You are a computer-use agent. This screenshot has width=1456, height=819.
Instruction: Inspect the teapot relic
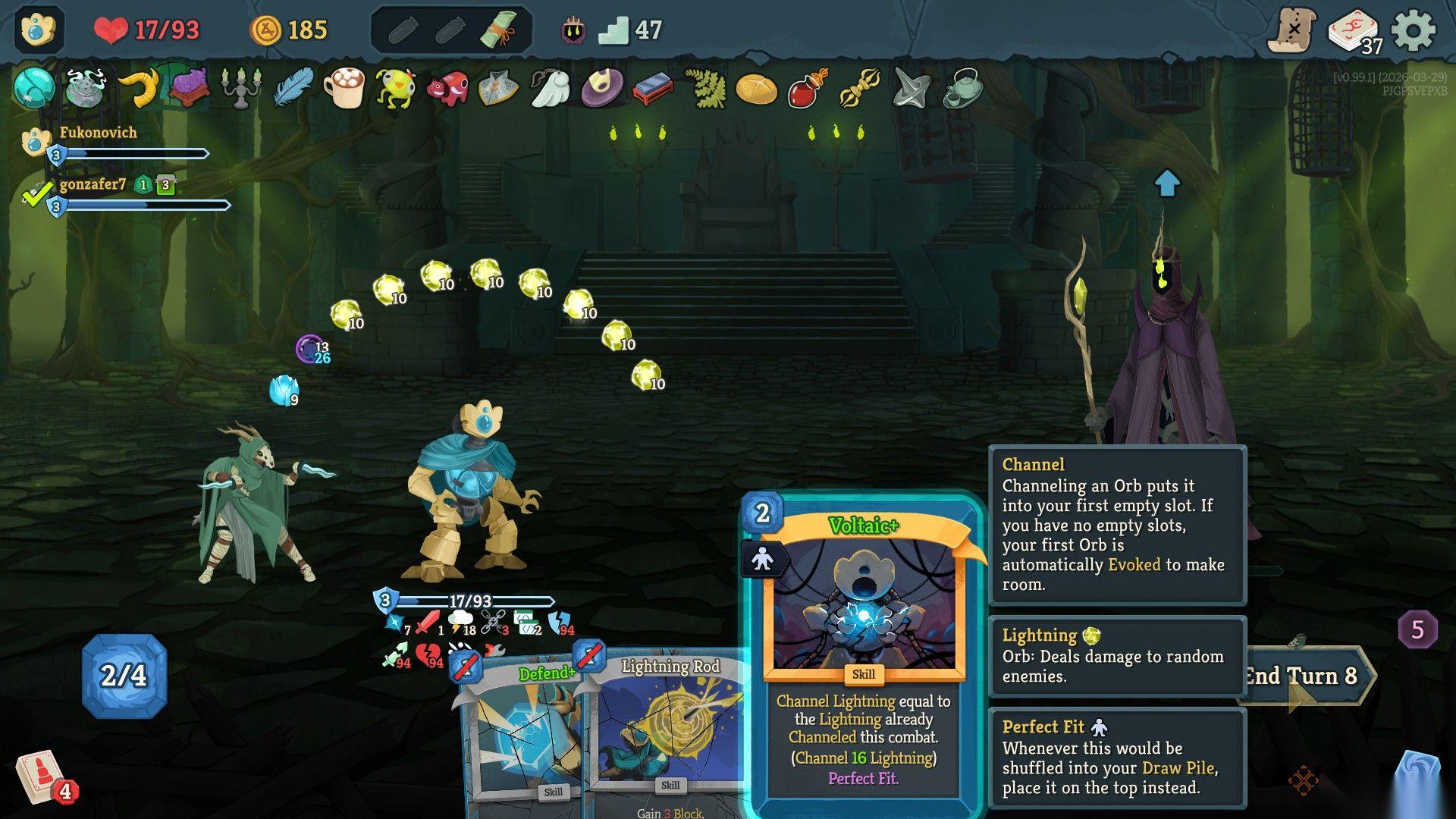963,89
